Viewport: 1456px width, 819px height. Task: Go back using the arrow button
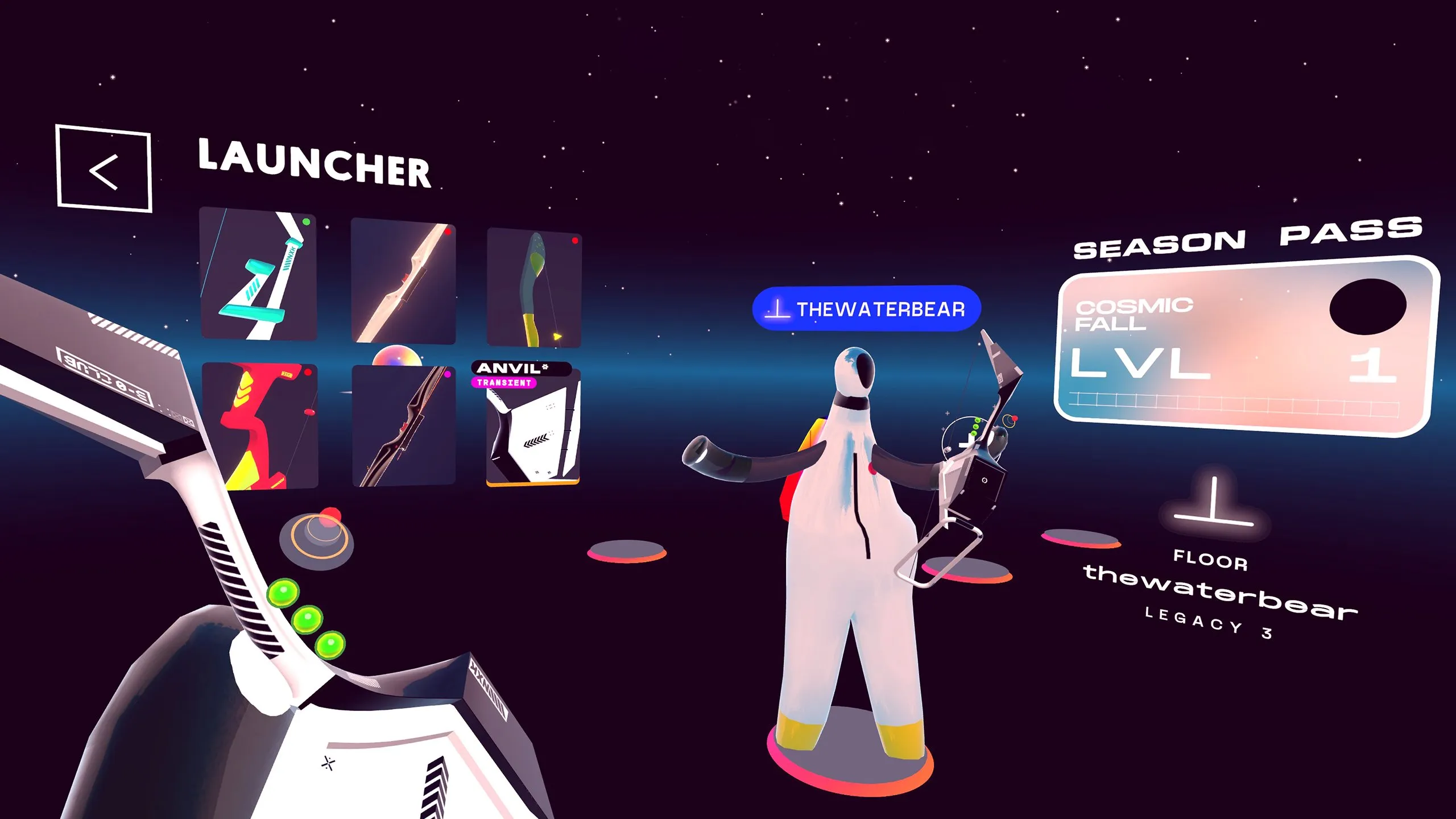(104, 169)
